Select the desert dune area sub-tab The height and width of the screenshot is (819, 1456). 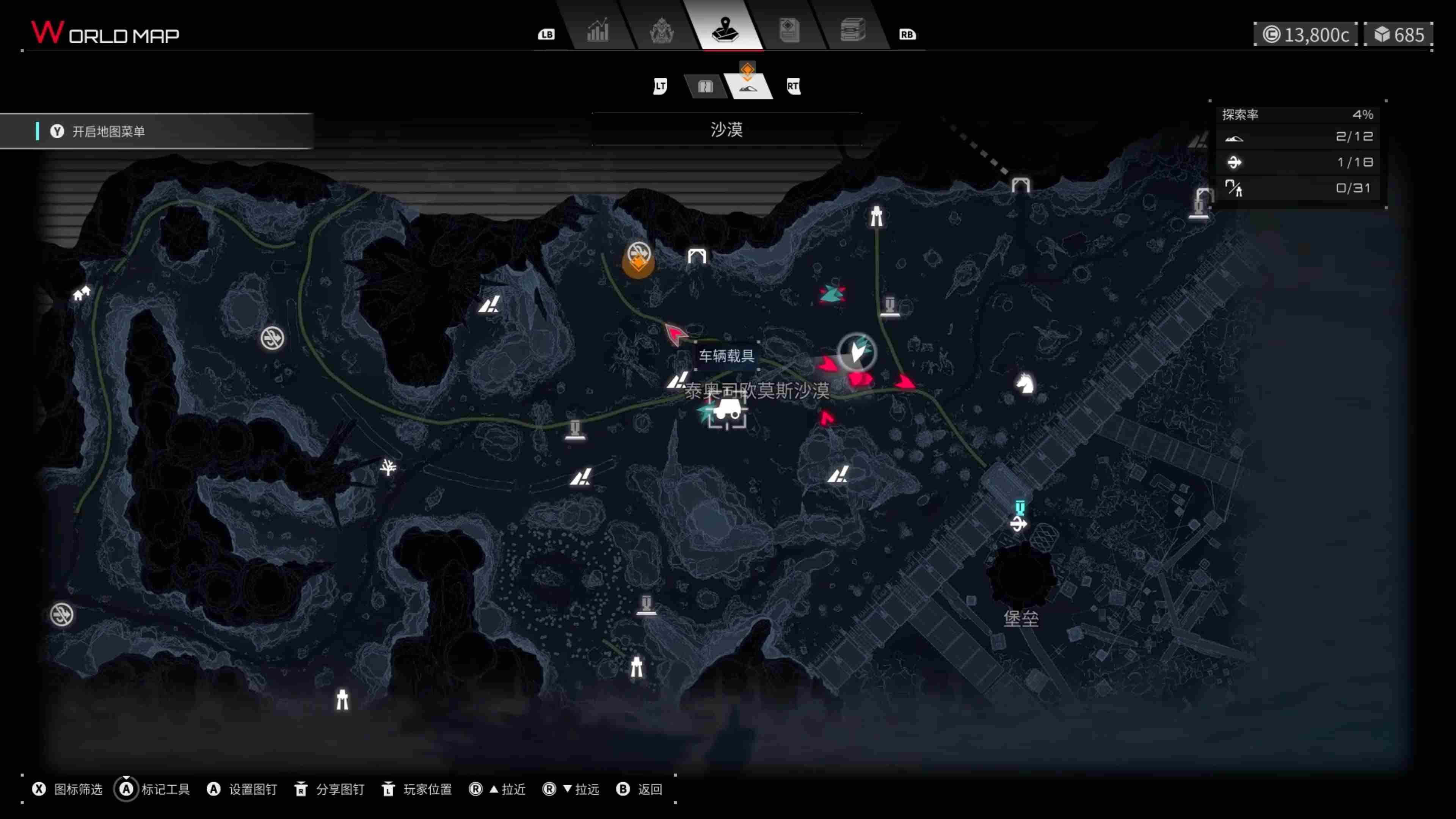coord(748,86)
